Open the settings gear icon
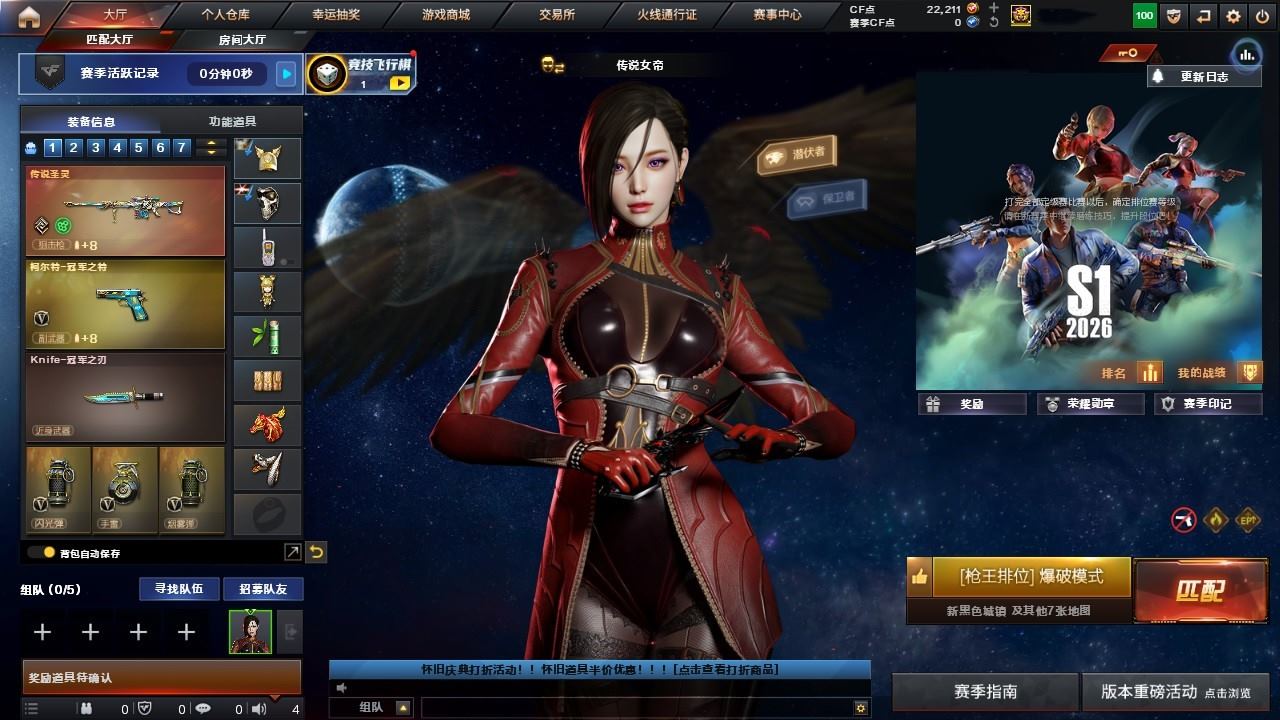 (1233, 16)
